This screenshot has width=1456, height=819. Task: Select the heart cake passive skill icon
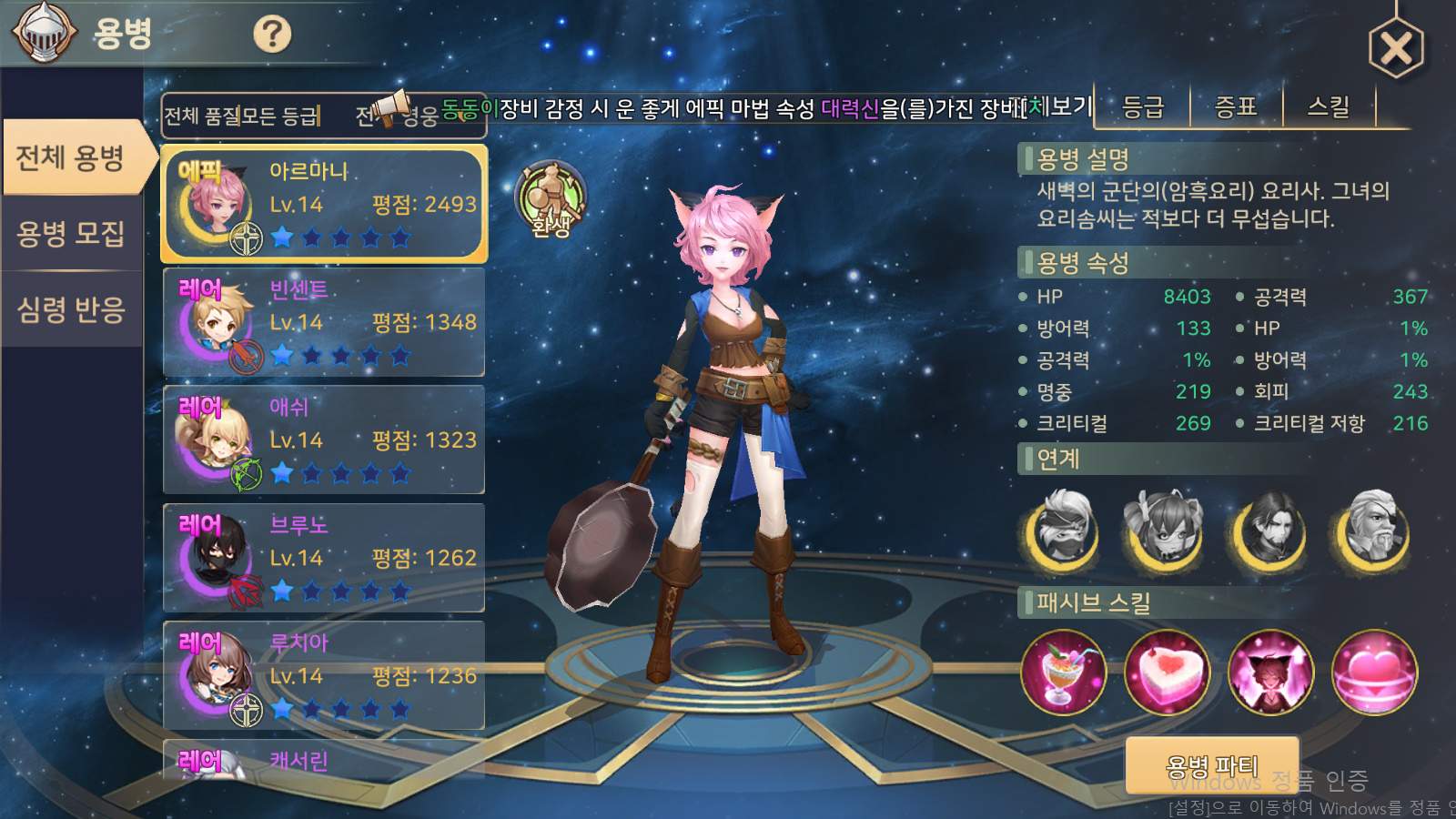(1167, 672)
